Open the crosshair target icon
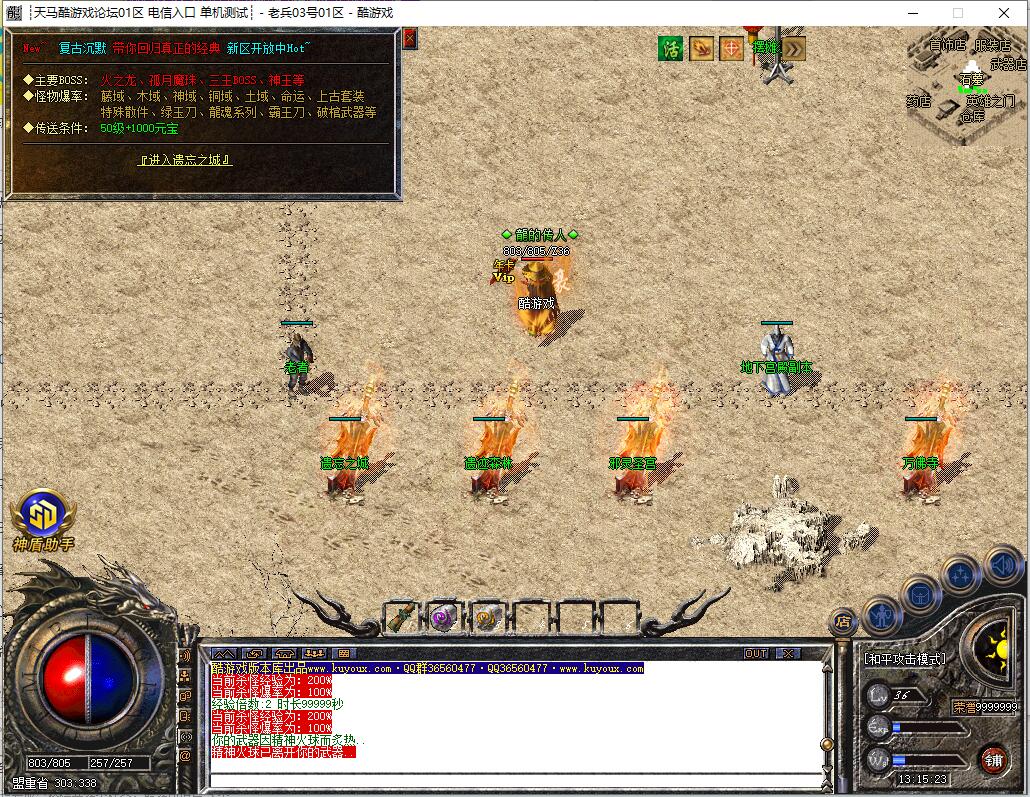 point(732,48)
